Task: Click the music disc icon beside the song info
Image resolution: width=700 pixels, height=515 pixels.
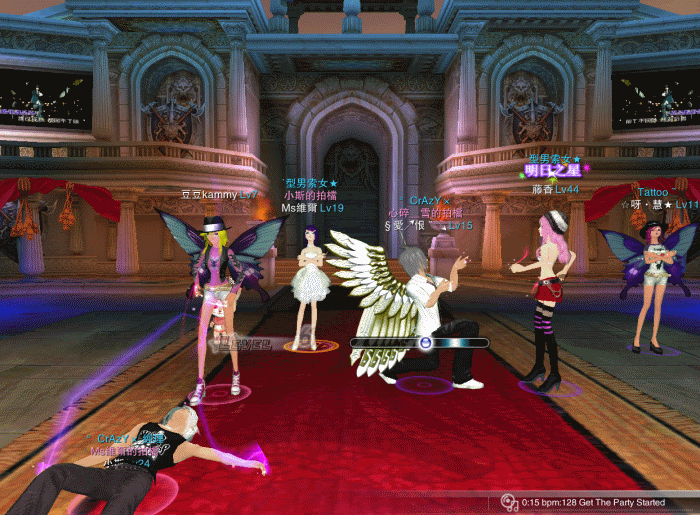Action: pyautogui.click(x=509, y=501)
